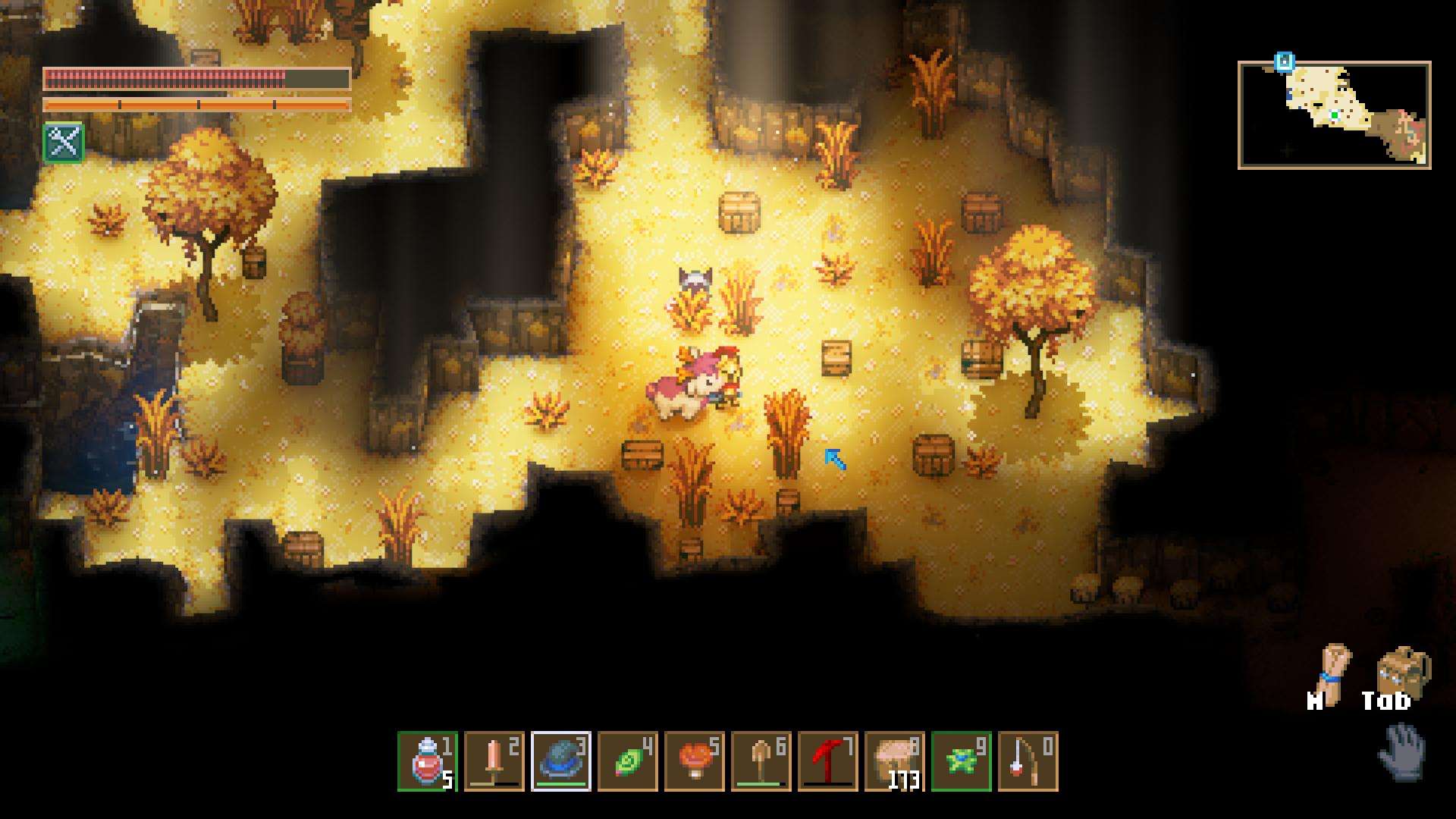
Task: Select the red pickaxe slot
Action: point(828,761)
